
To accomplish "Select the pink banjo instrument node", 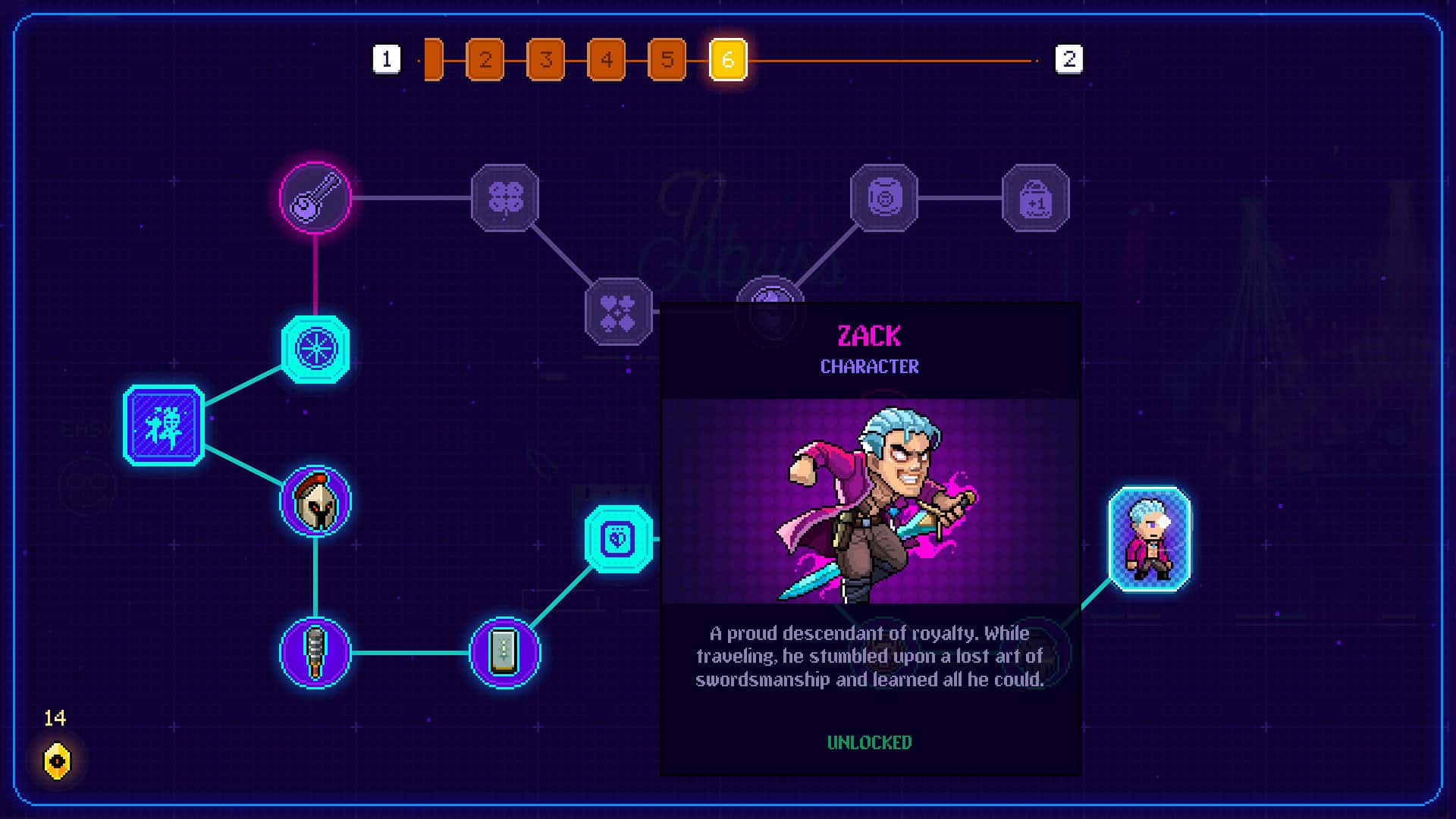I will [x=315, y=199].
